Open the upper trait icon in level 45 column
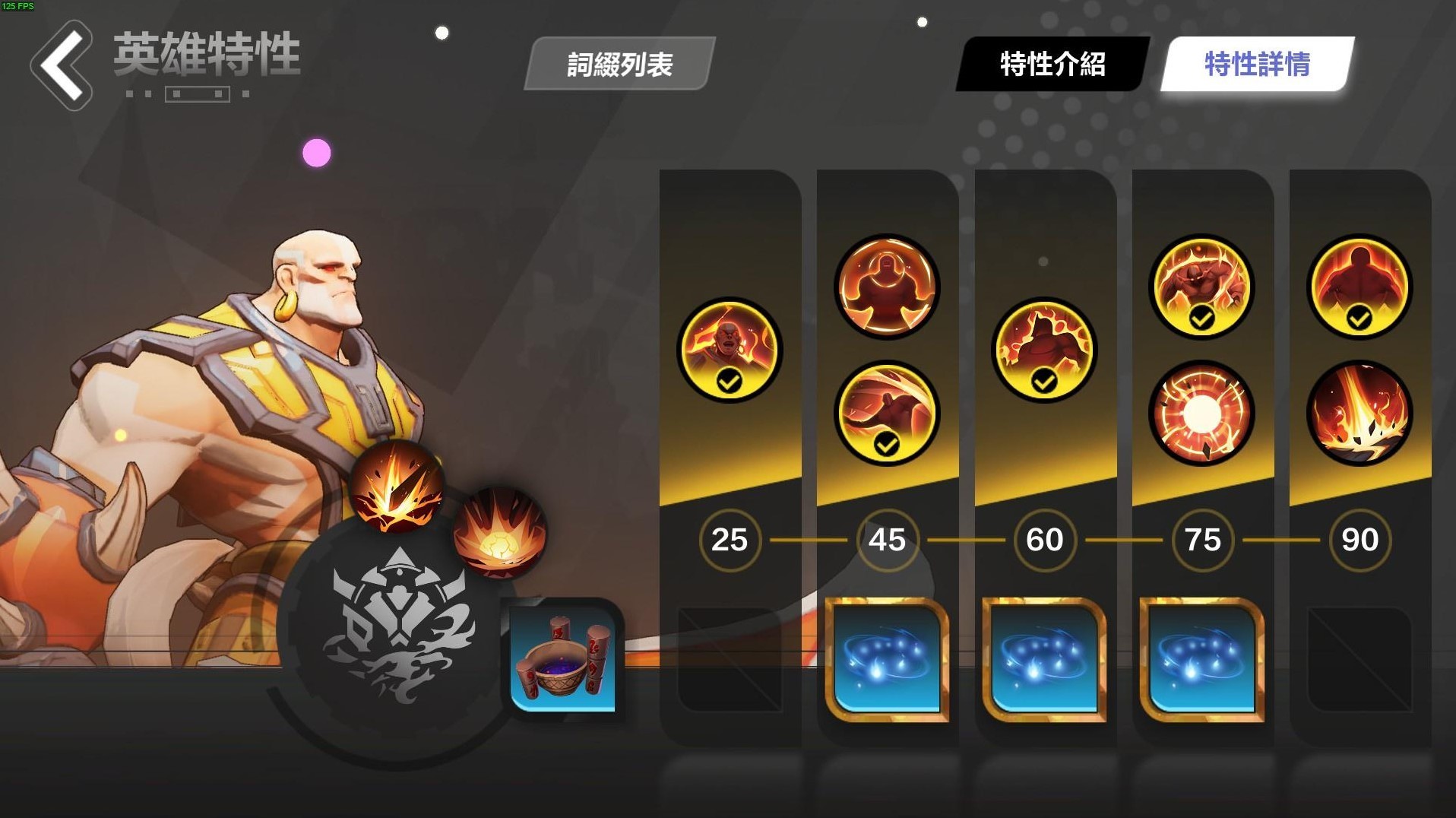 pyautogui.click(x=885, y=287)
